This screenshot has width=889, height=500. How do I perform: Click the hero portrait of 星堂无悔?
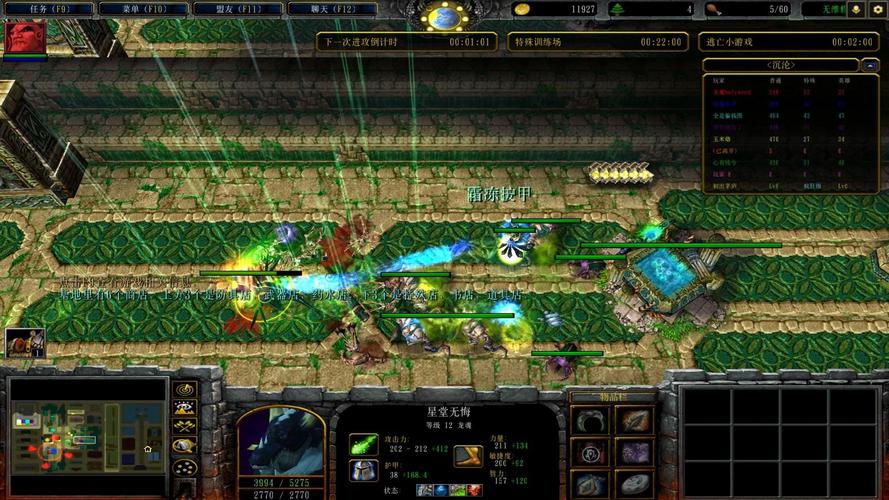[280, 440]
